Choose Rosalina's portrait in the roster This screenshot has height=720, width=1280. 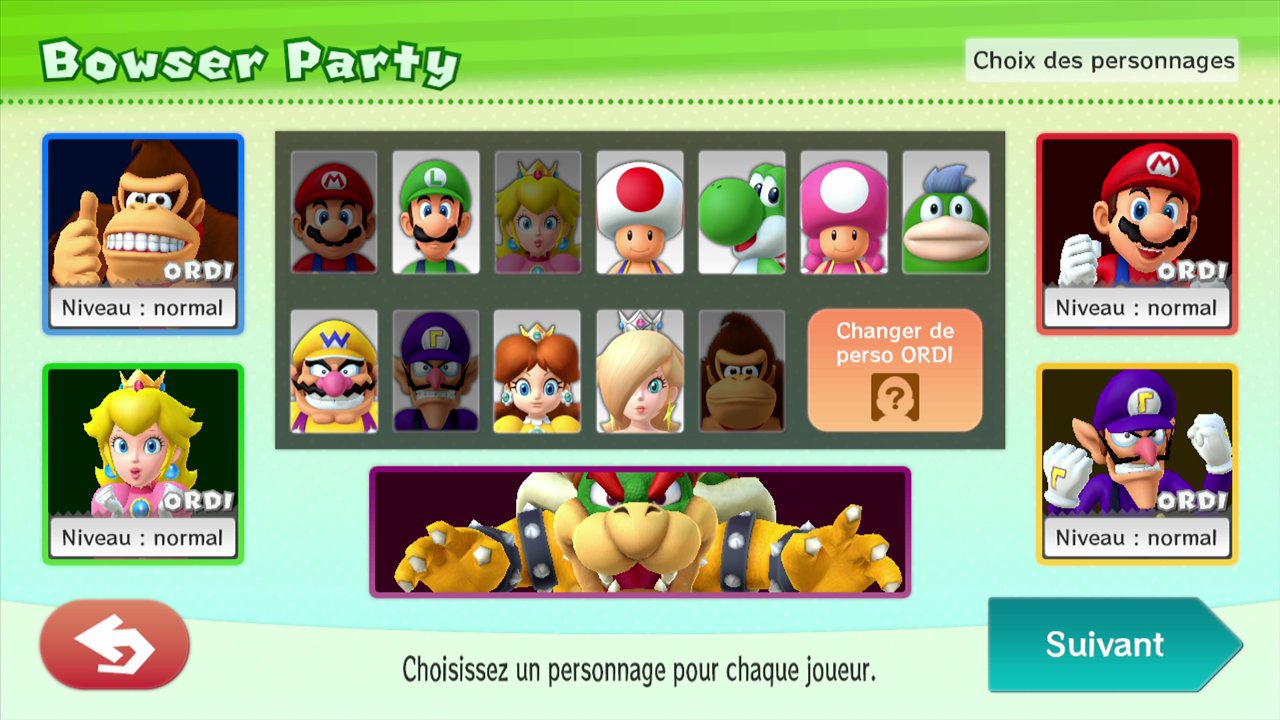tap(640, 370)
